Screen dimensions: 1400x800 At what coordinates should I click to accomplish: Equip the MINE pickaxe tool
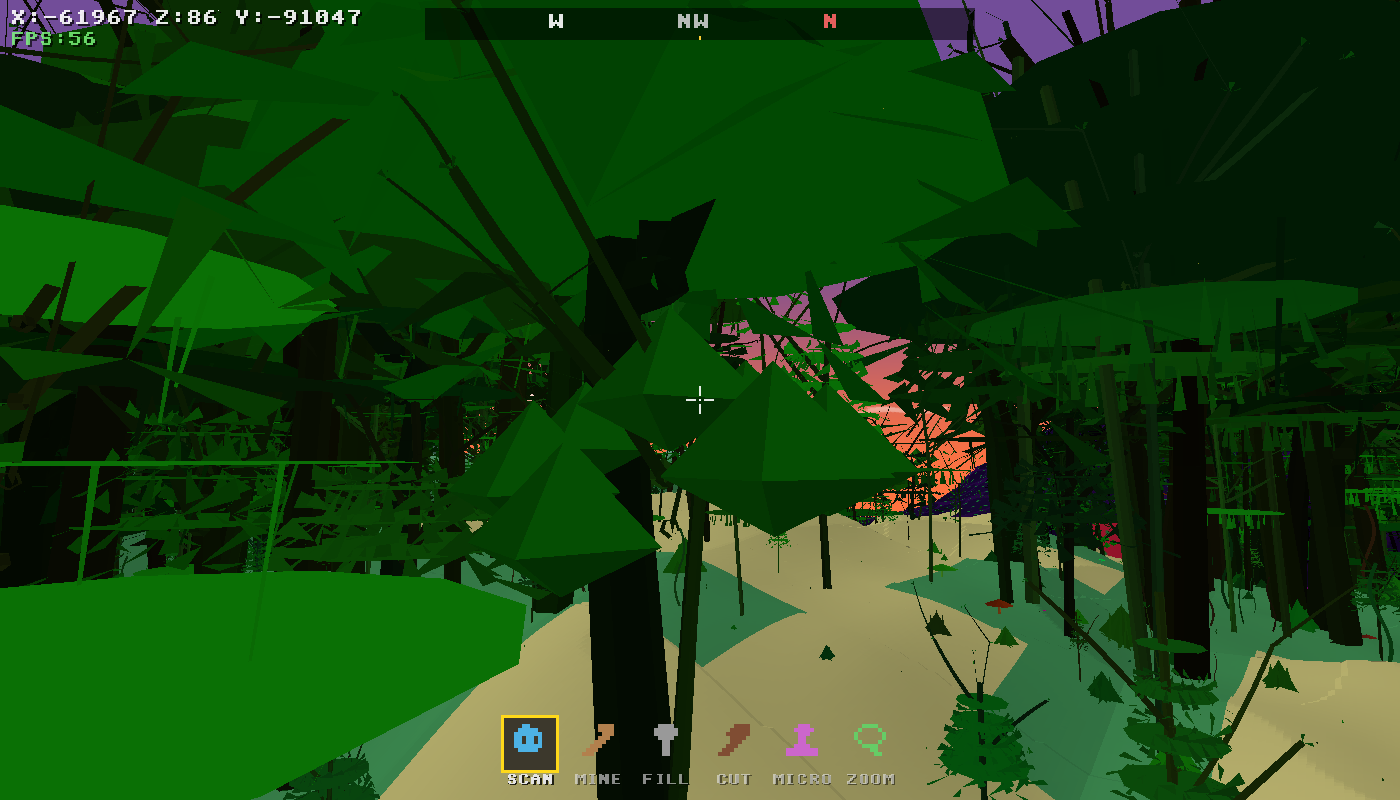click(597, 741)
